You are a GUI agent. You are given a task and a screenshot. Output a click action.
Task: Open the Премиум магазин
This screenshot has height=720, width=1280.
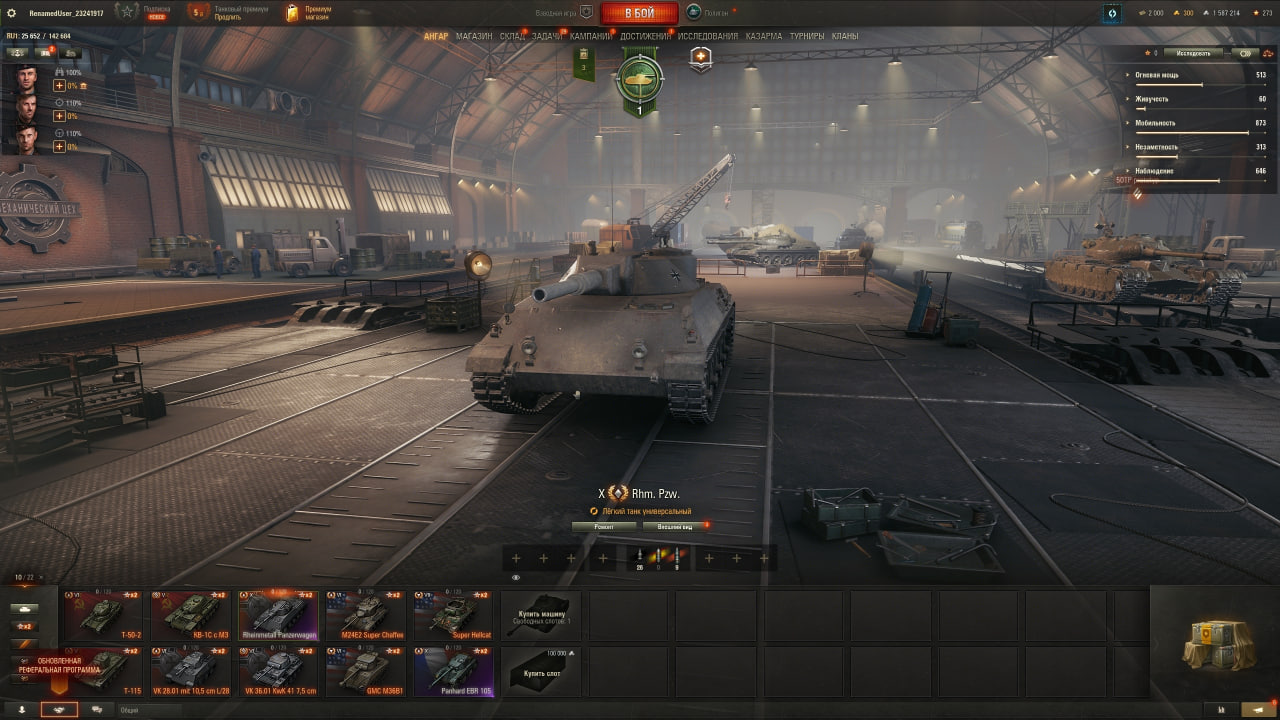click(x=308, y=13)
